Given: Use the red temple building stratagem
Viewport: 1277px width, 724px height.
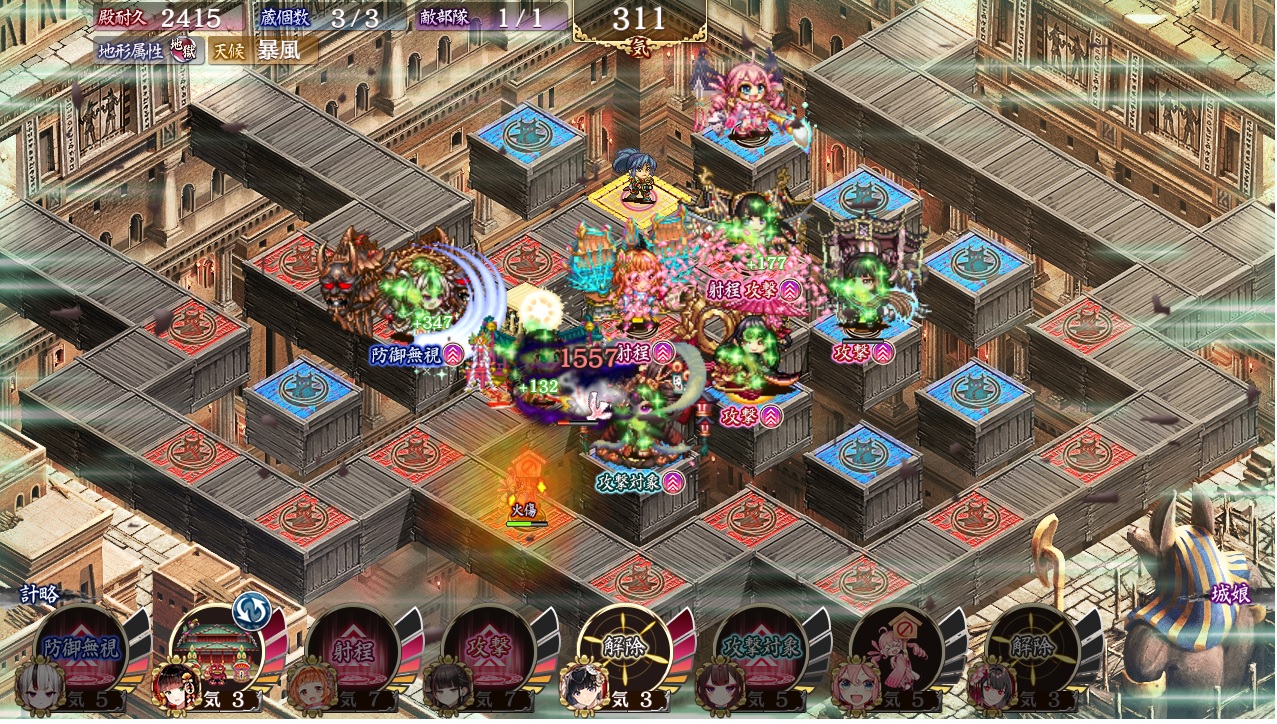Looking at the screenshot, I should [217, 648].
